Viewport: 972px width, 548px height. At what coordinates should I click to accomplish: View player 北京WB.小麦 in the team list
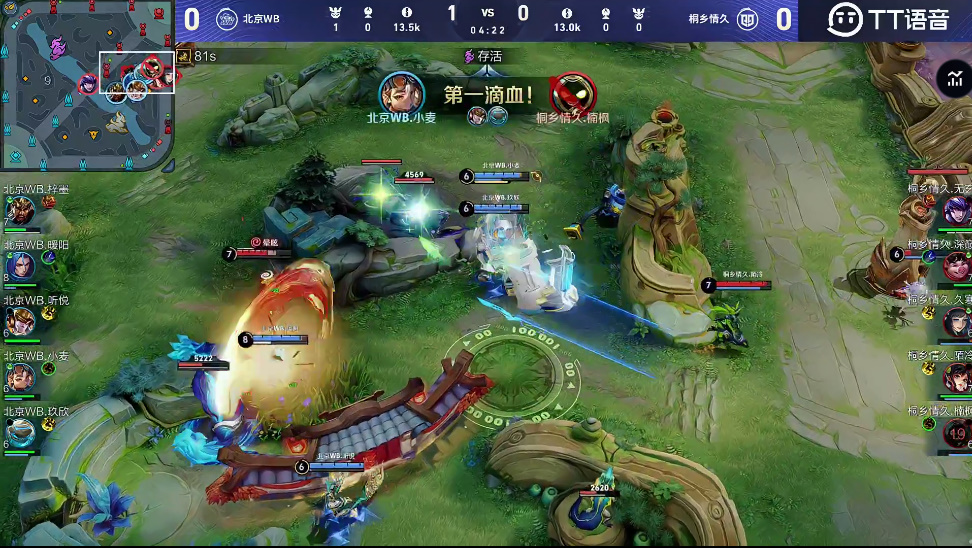pyautogui.click(x=20, y=377)
